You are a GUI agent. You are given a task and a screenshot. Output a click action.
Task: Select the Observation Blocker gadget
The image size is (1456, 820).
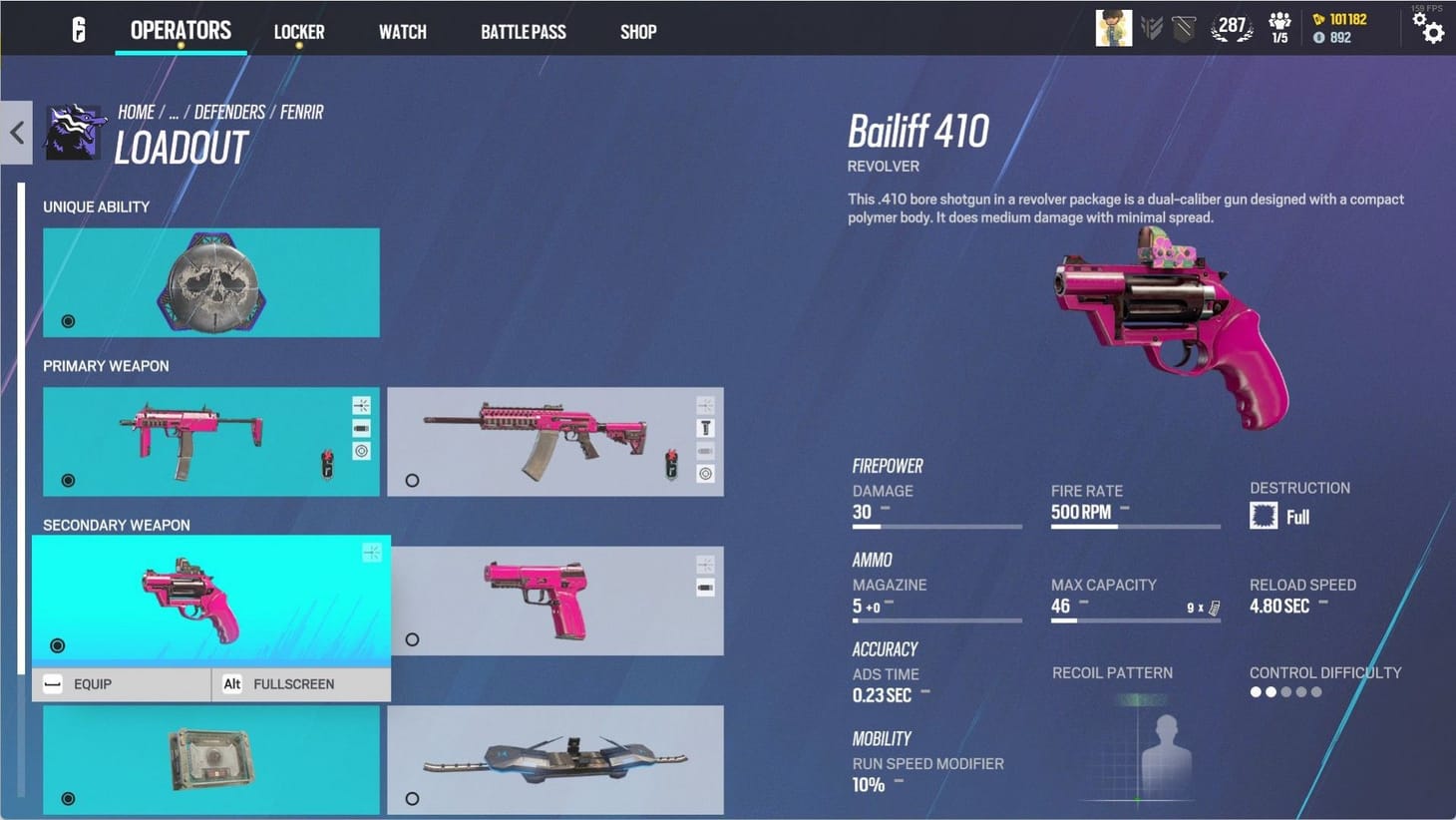coord(210,758)
